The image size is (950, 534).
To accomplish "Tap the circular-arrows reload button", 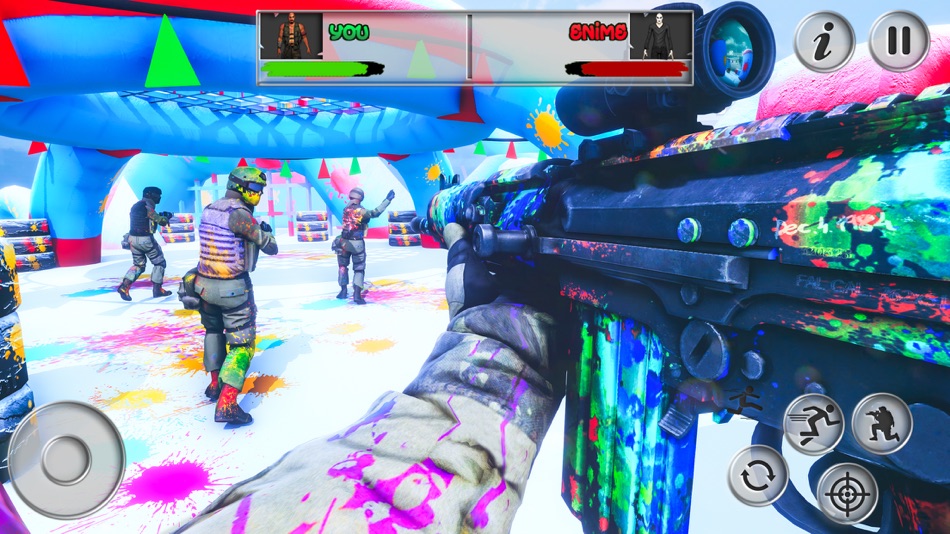I will point(758,475).
